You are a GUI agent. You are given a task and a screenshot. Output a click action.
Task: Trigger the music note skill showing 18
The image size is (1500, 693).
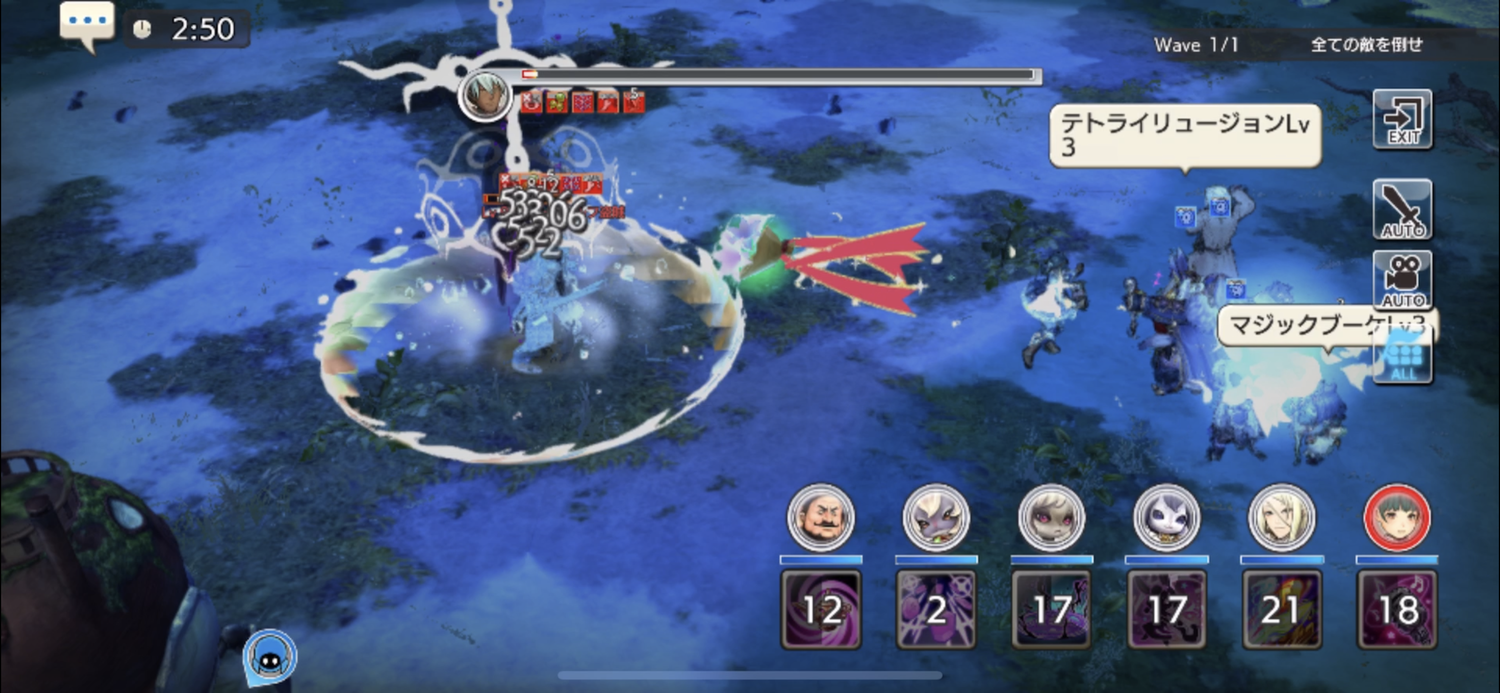pos(1397,609)
